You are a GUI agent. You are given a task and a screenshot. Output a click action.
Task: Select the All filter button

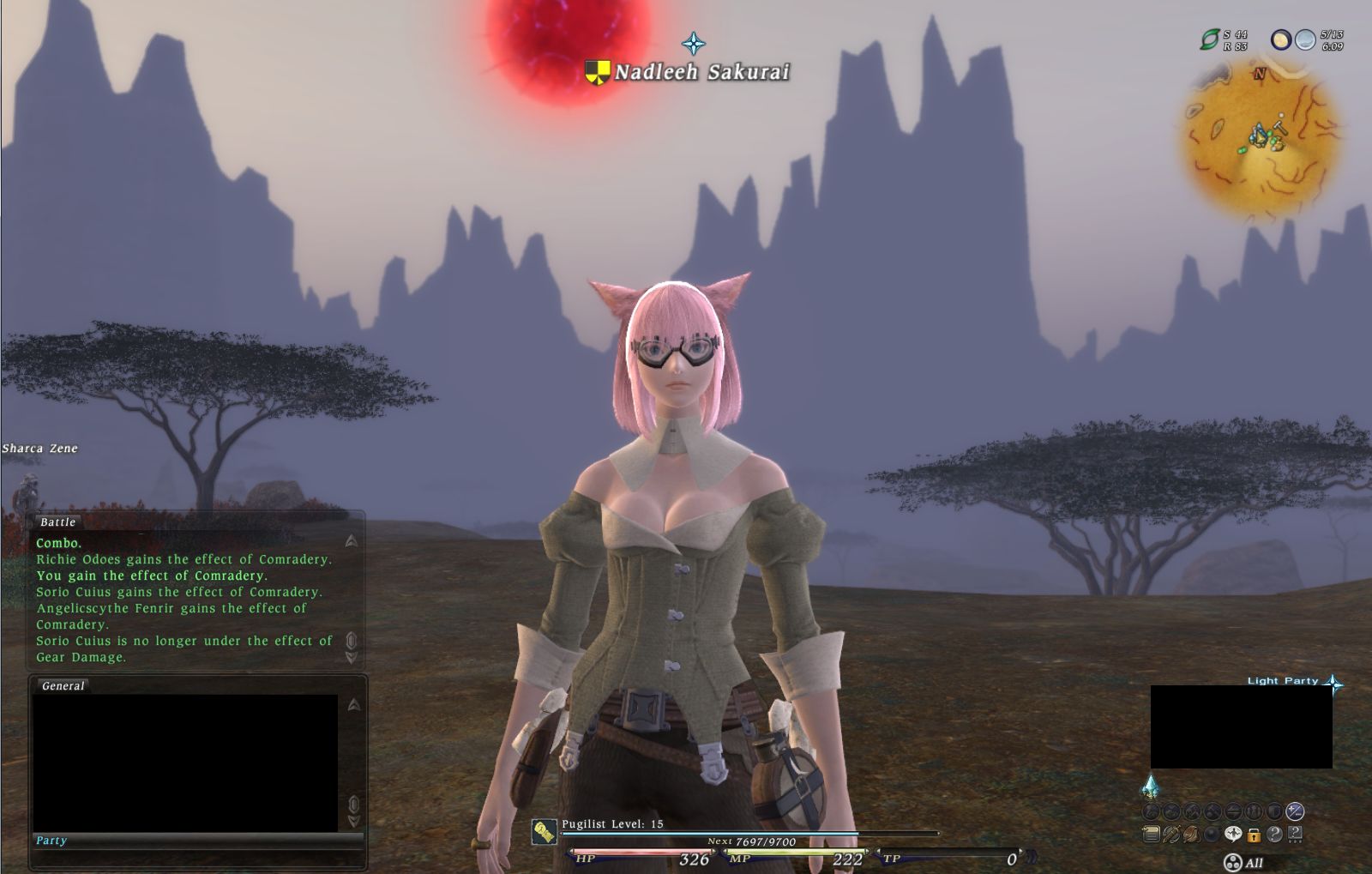point(1244,863)
